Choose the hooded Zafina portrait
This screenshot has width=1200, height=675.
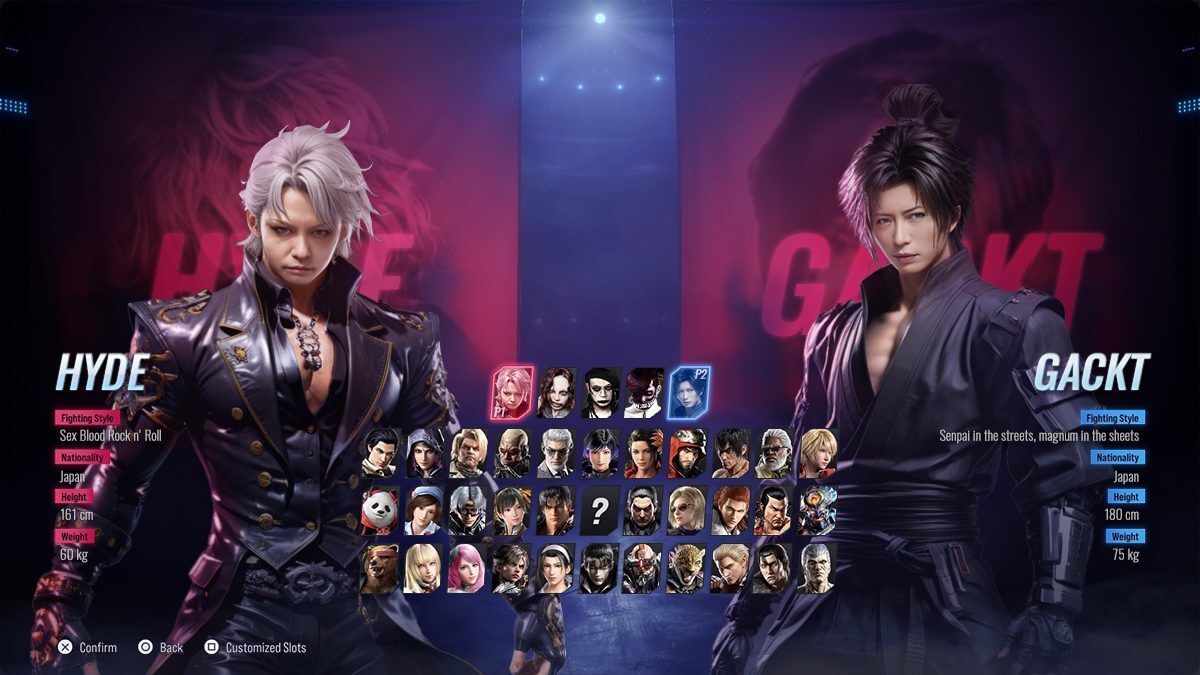[x=424, y=454]
